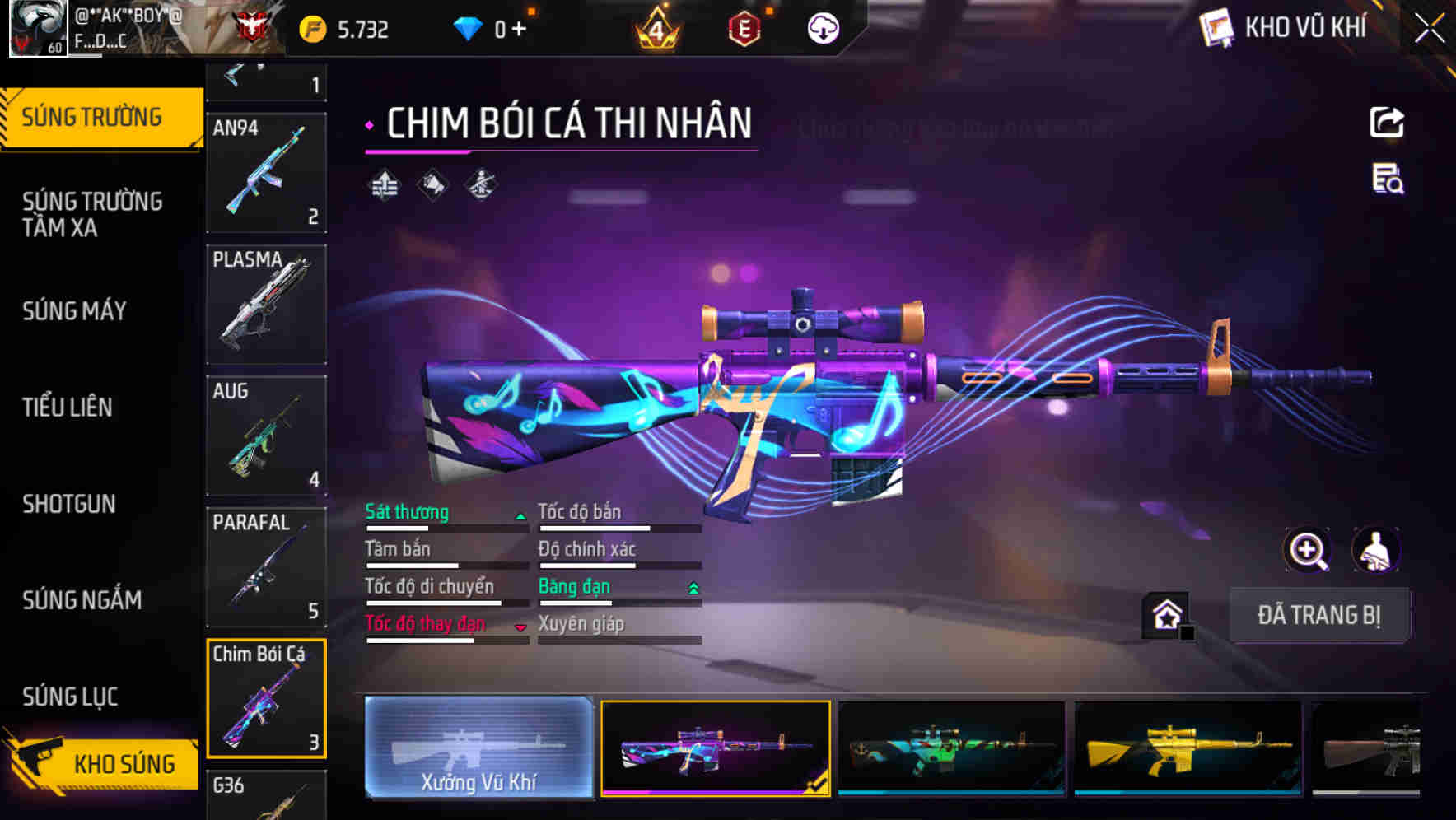Viewport: 1456px width, 820px height.
Task: Open the Súng Lục category
Action: click(70, 697)
